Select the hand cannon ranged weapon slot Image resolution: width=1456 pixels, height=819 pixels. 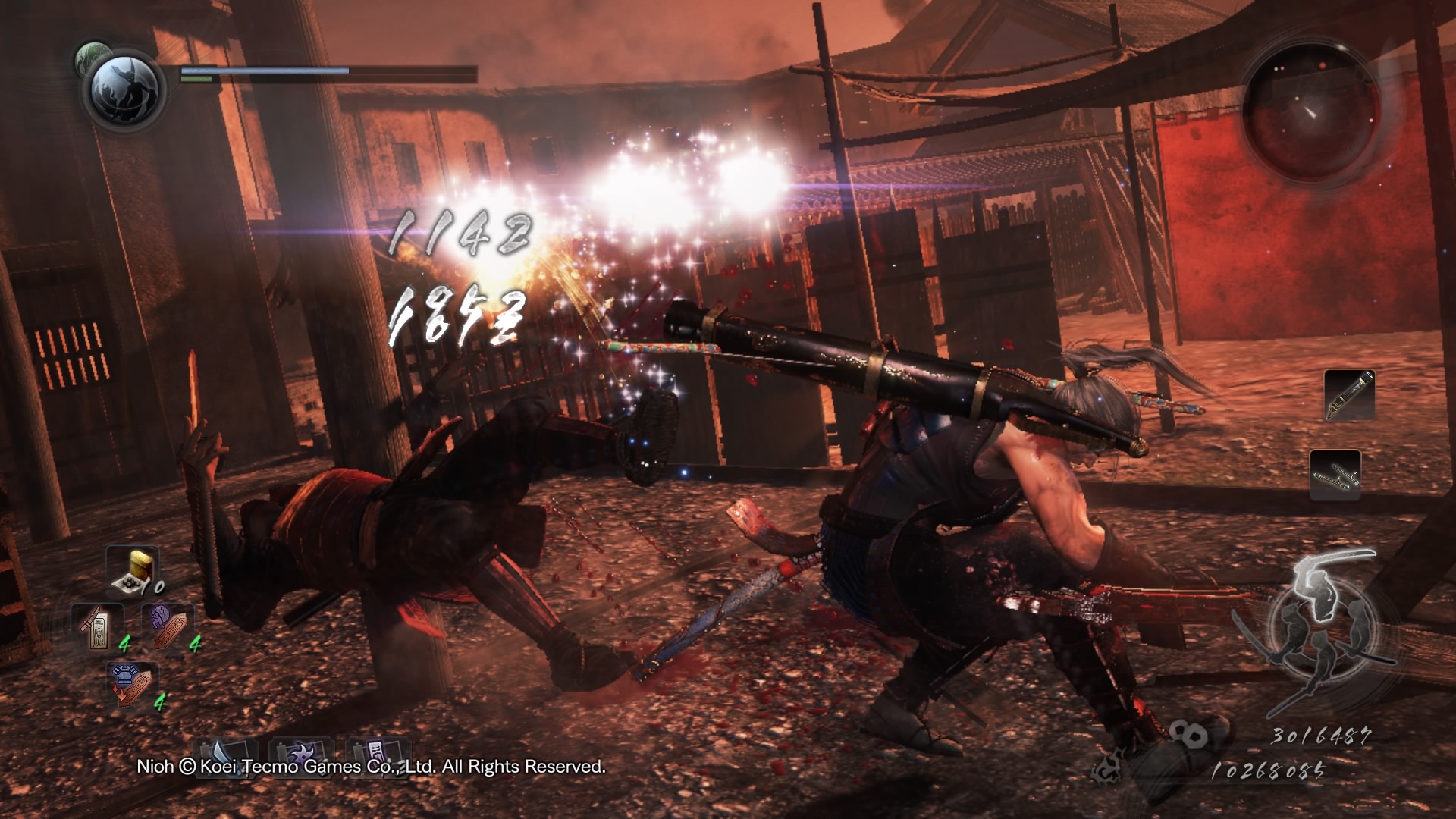click(1349, 395)
